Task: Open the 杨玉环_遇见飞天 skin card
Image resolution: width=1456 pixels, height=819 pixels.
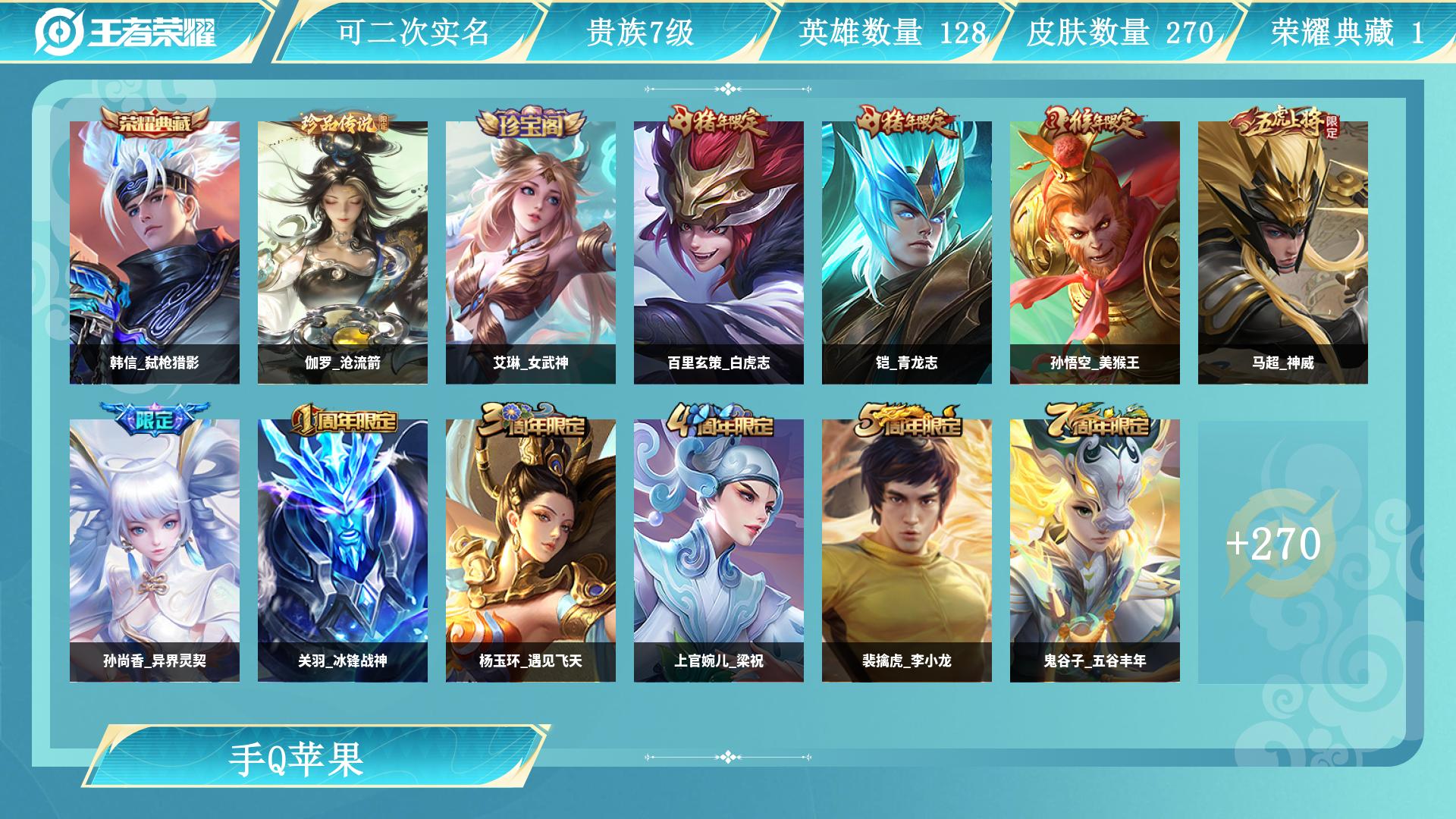Action: pos(531,551)
